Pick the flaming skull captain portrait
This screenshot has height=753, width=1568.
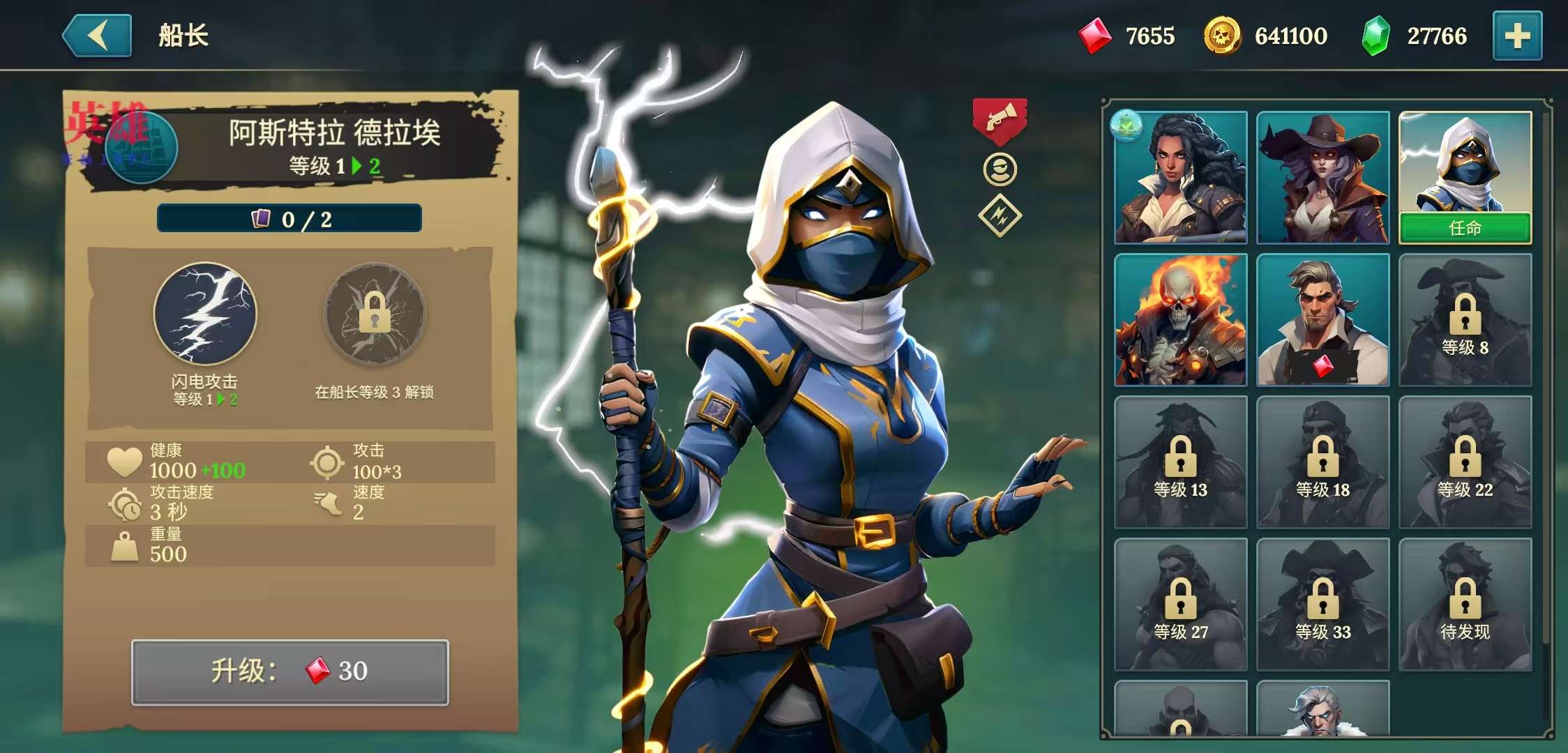pyautogui.click(x=1180, y=320)
